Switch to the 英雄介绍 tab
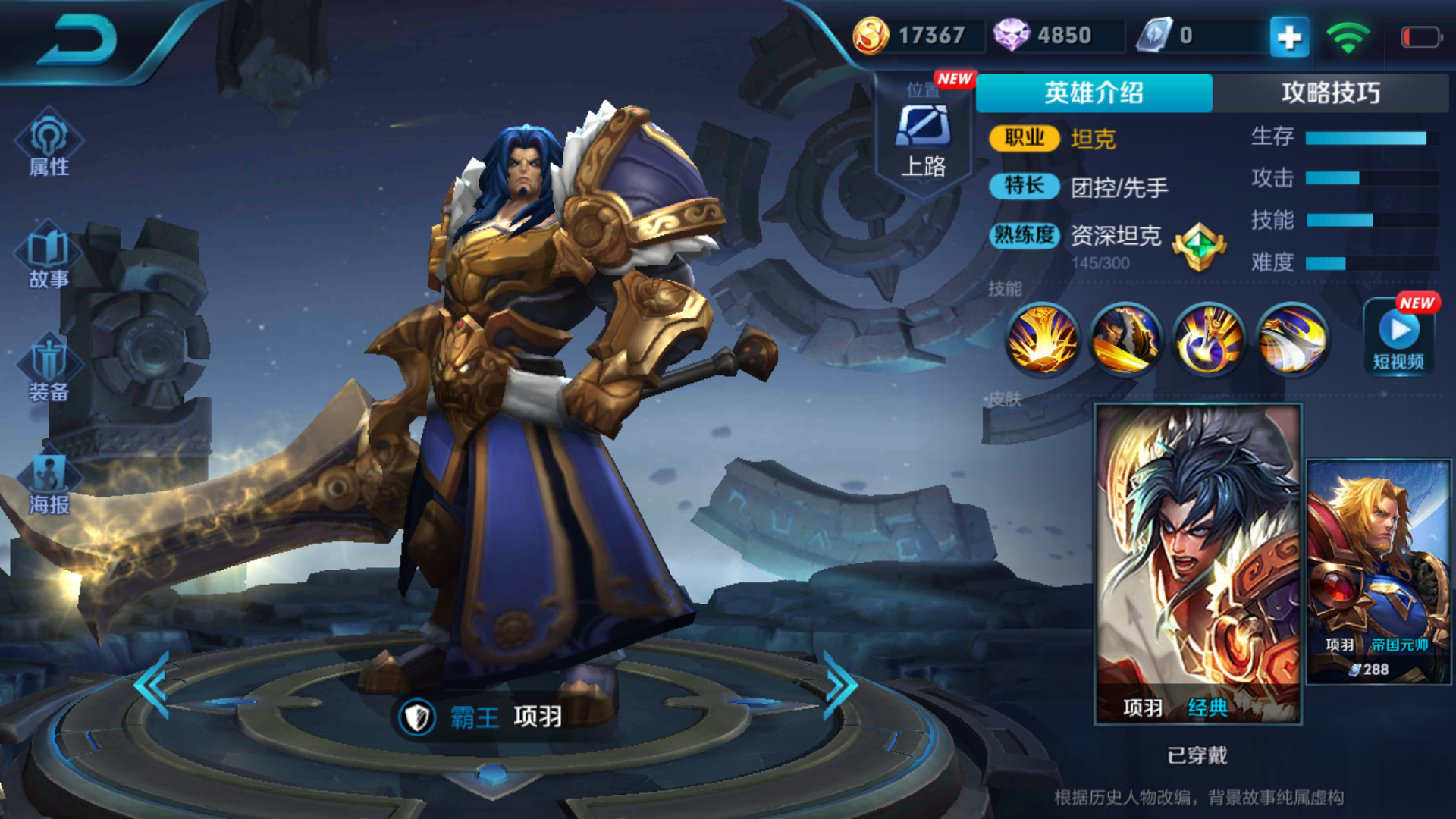This screenshot has height=819, width=1456. tap(1094, 93)
